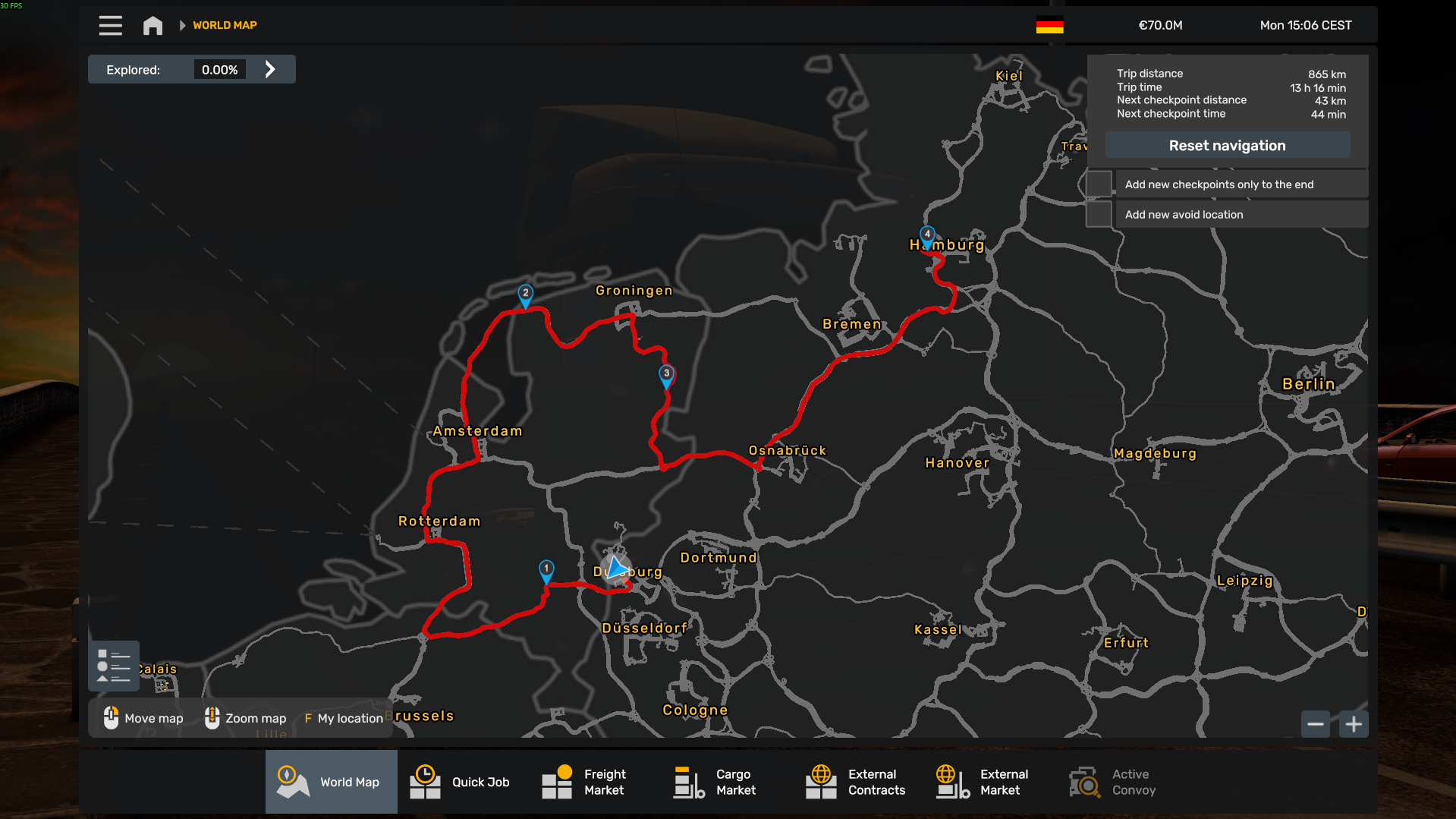The width and height of the screenshot is (1456, 819).
Task: Open the Cargo Market
Action: tap(717, 782)
